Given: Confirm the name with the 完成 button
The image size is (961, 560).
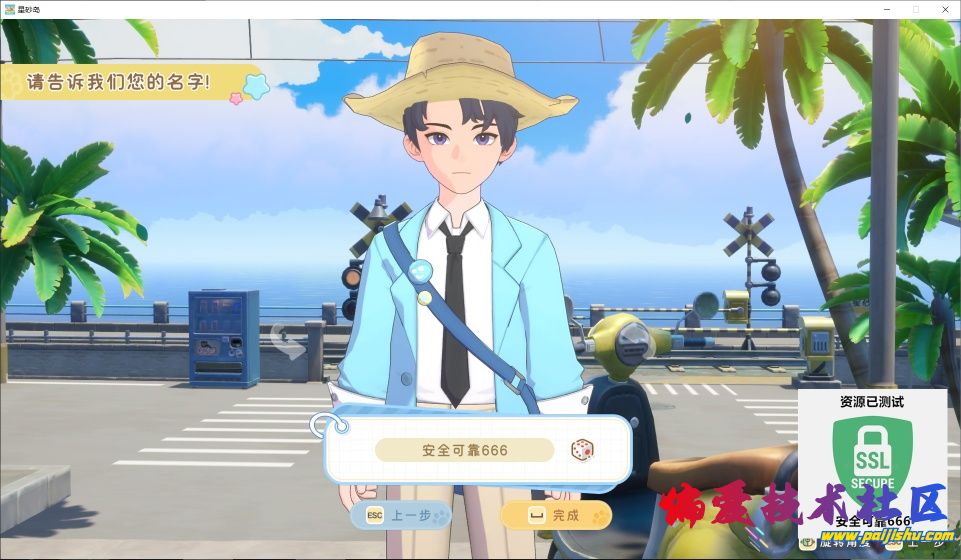Looking at the screenshot, I should coord(555,515).
